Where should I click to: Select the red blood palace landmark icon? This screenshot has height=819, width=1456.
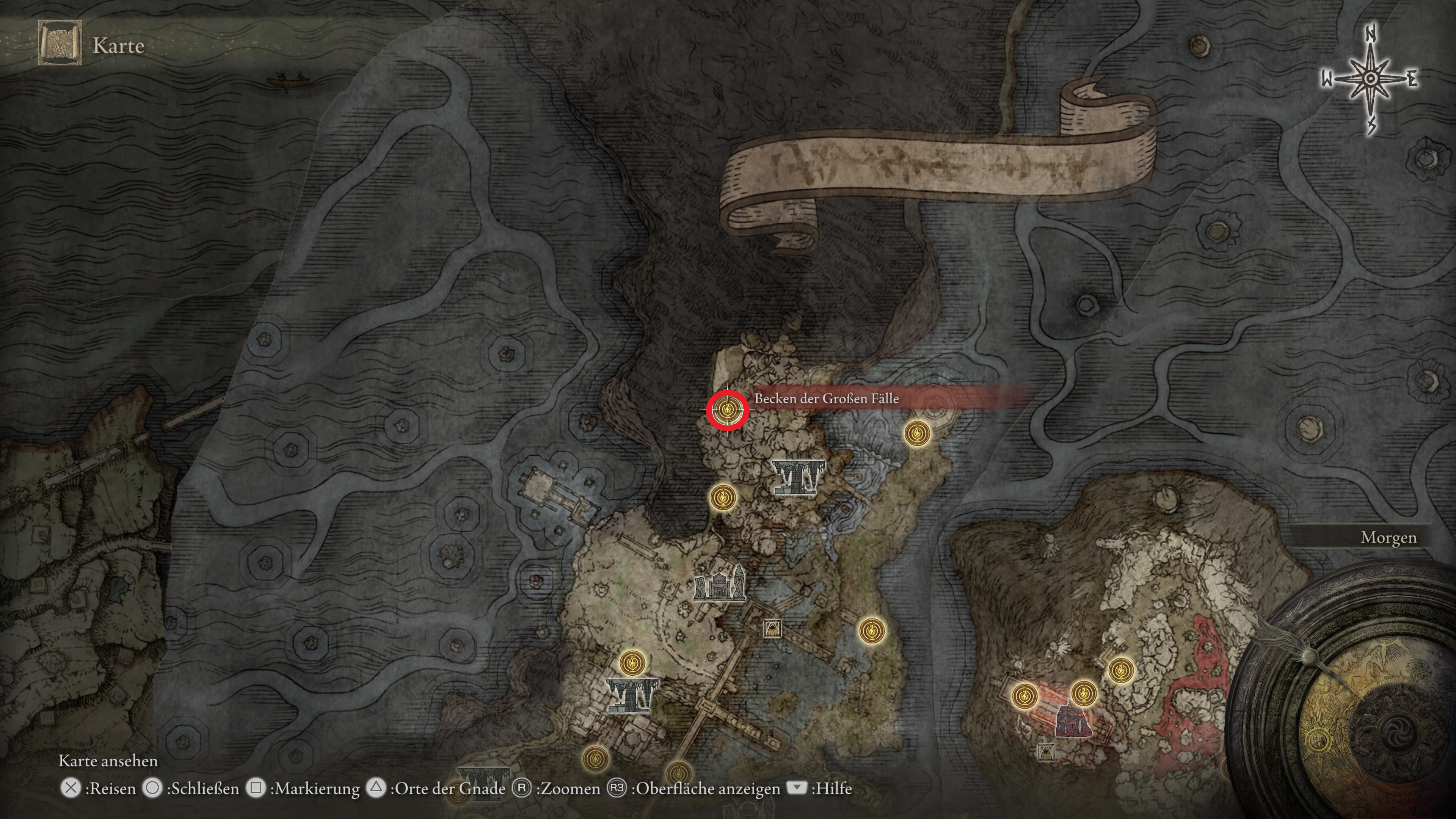[1073, 722]
